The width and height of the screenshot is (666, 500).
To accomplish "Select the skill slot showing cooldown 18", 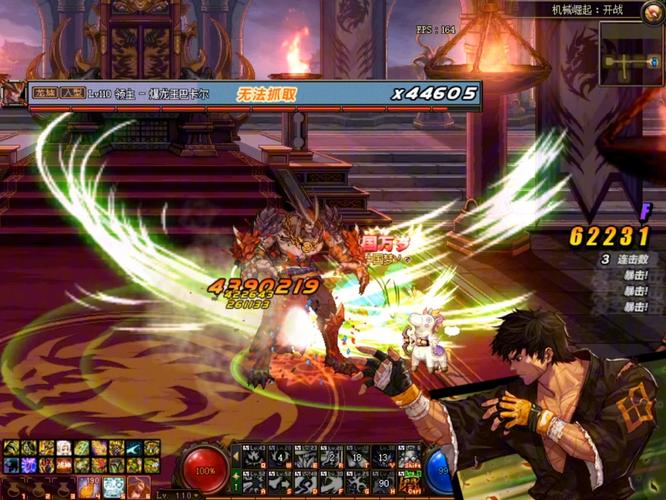I will pyautogui.click(x=357, y=457).
